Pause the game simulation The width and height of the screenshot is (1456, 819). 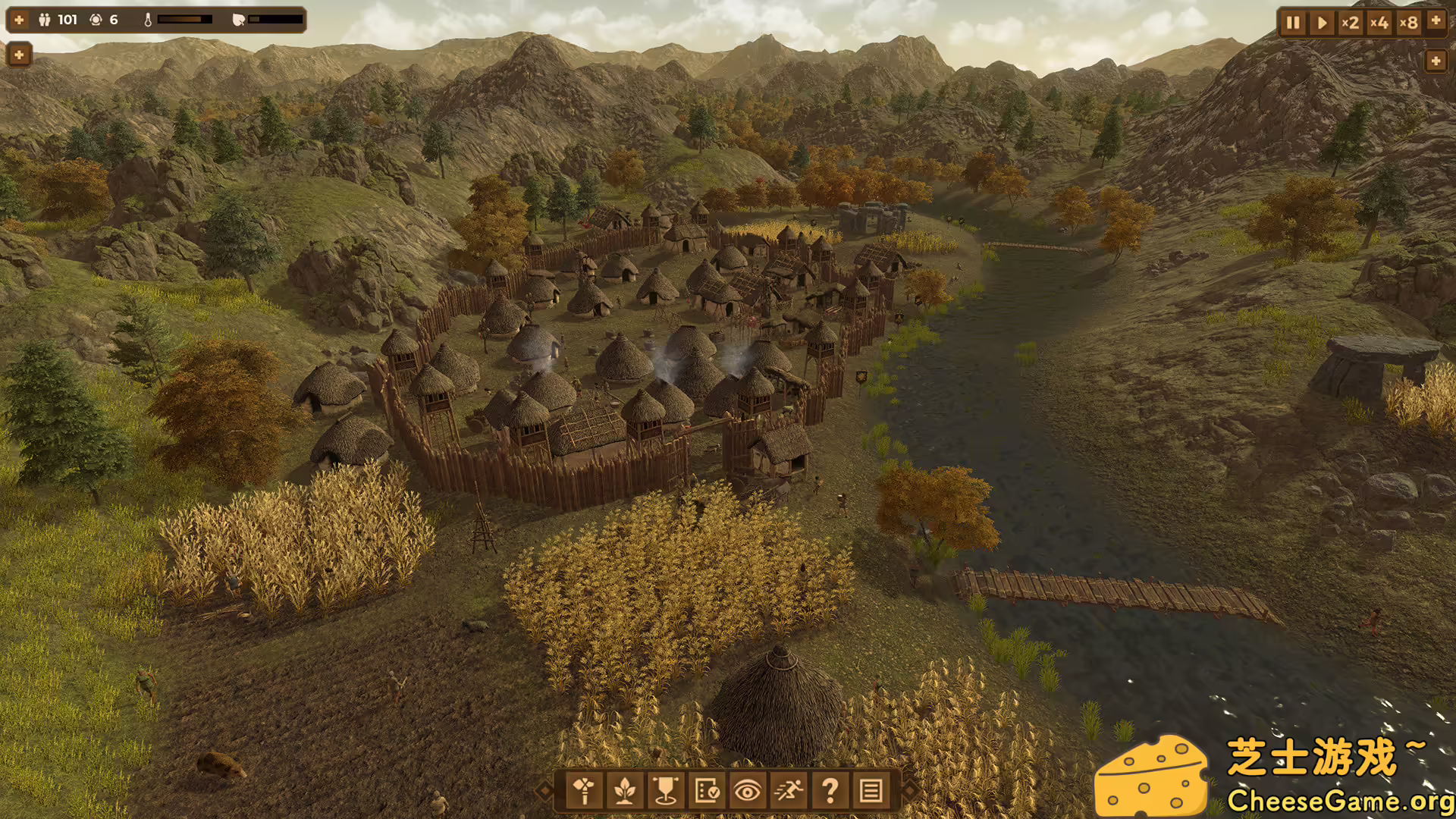(1293, 23)
